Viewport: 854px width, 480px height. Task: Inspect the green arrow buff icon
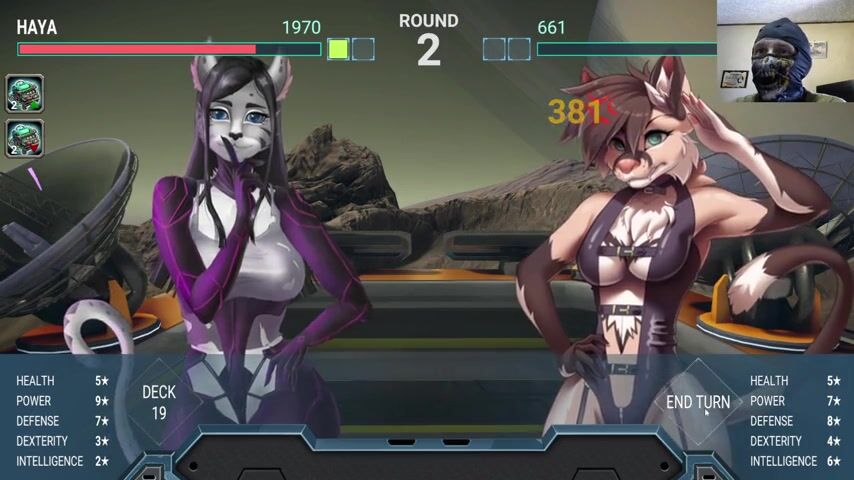pyautogui.click(x=25, y=94)
